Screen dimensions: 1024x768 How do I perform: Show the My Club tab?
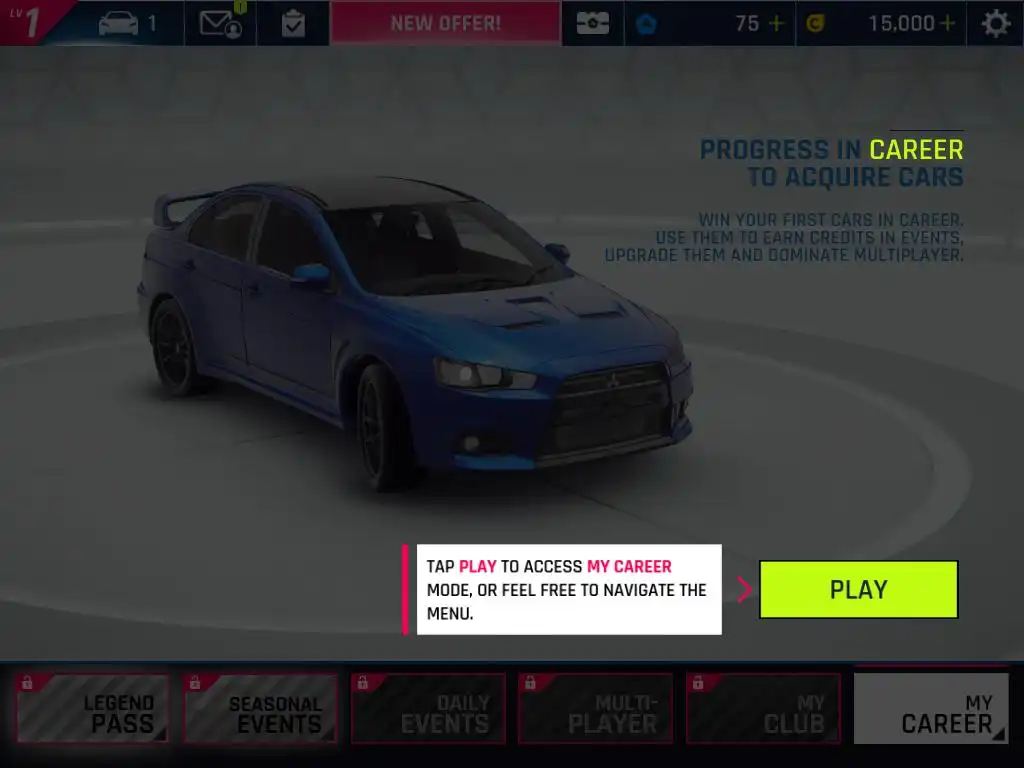tap(764, 709)
